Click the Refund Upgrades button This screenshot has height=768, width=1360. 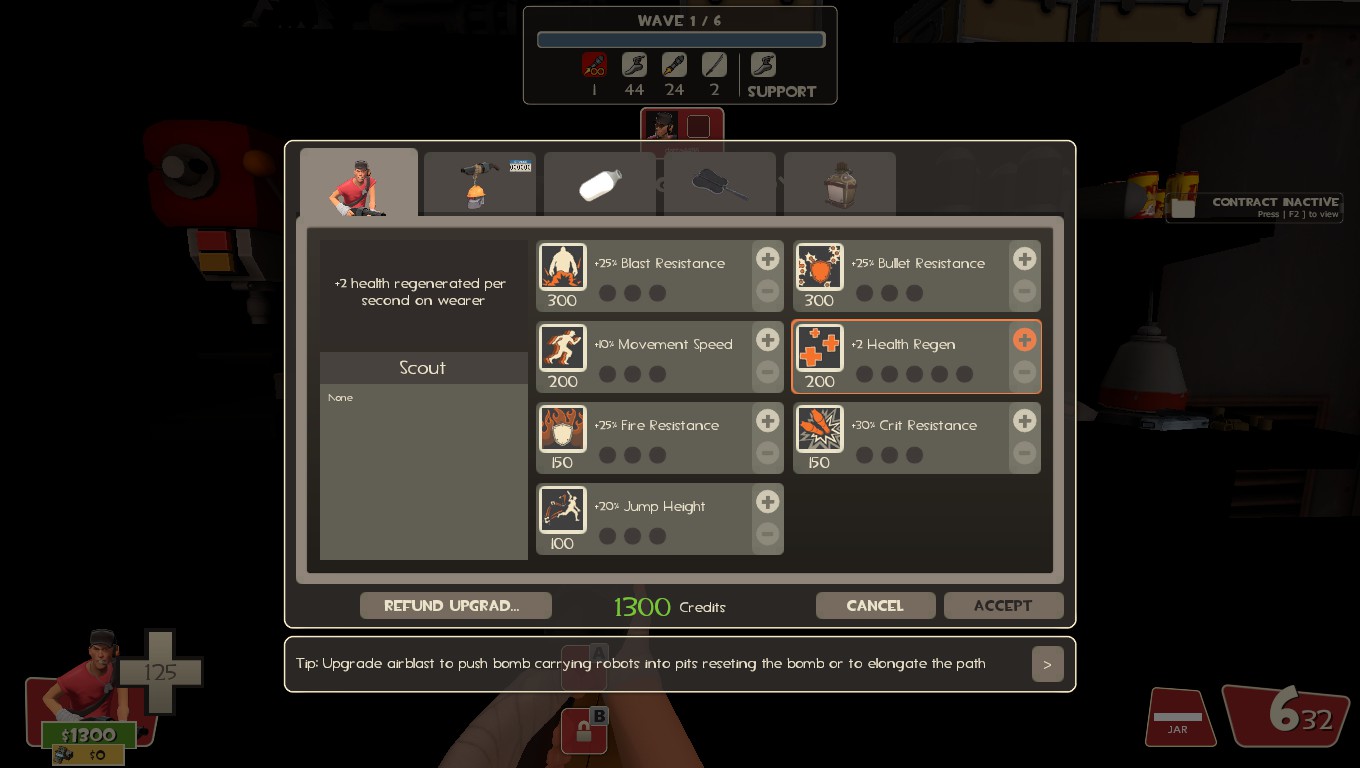point(455,605)
